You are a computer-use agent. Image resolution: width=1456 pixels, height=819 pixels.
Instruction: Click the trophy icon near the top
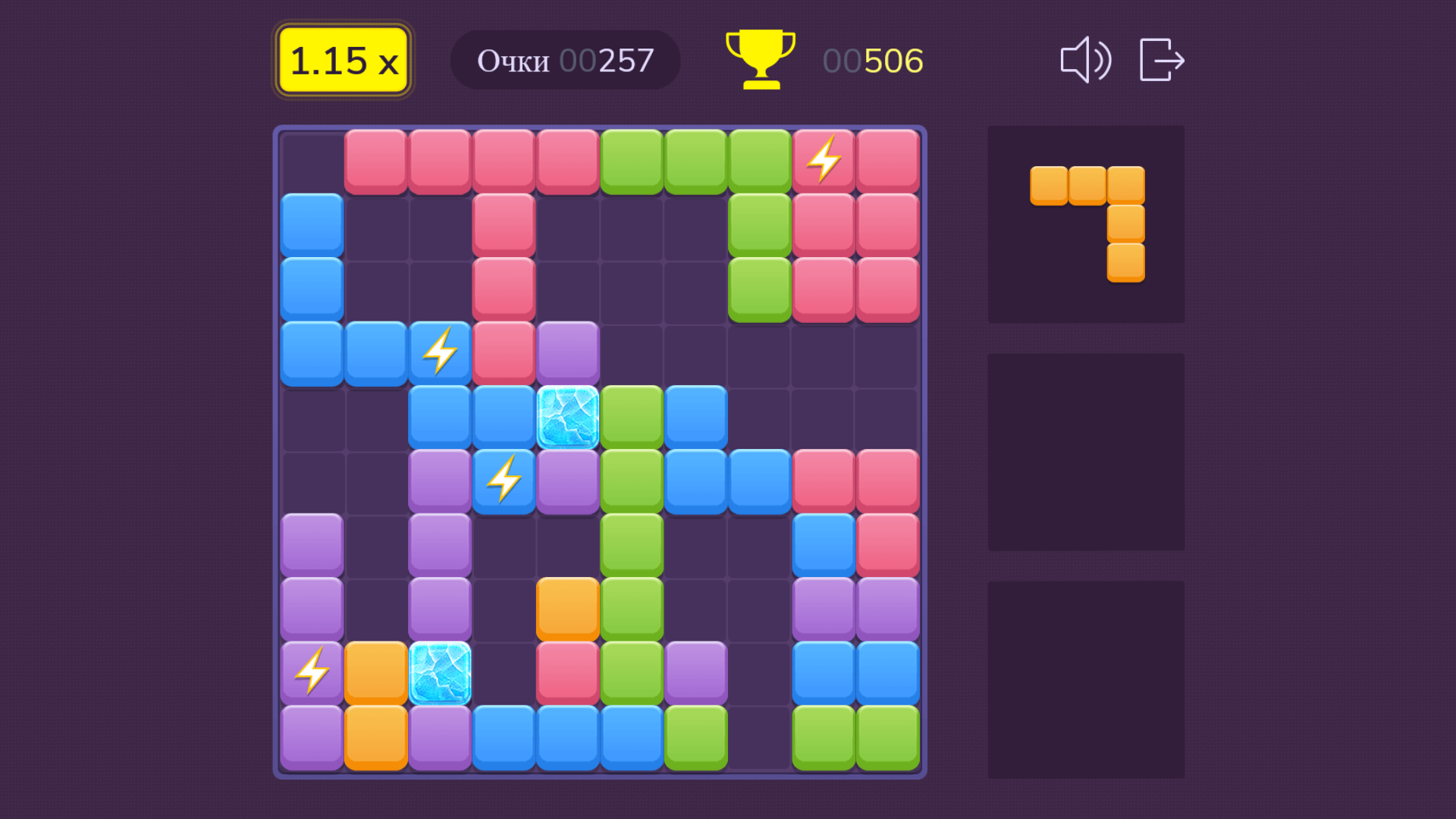point(759,59)
